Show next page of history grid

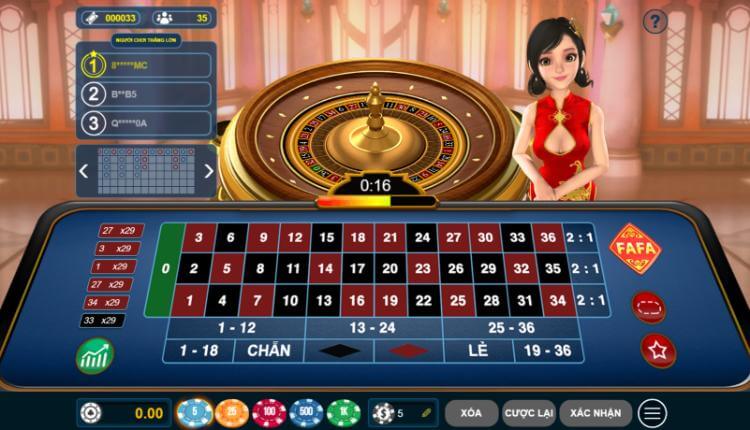tap(208, 170)
